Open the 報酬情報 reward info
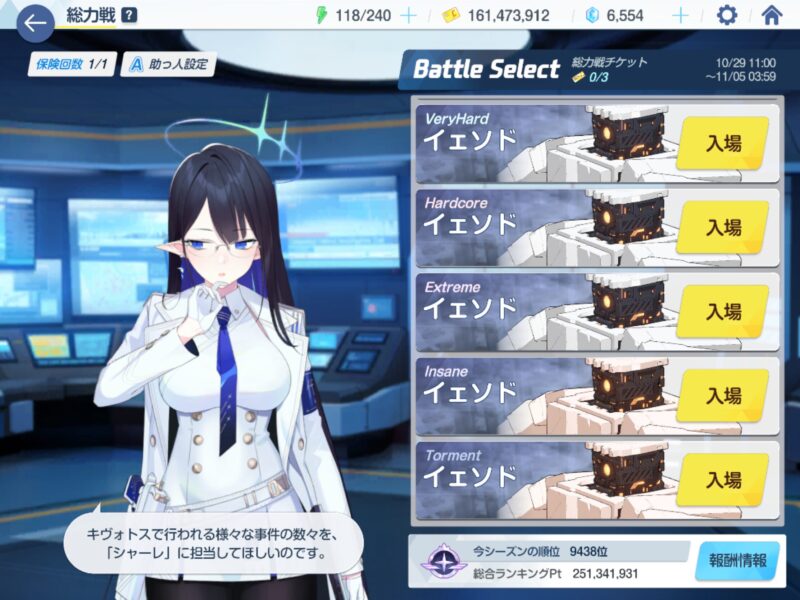This screenshot has width=800, height=600. click(x=737, y=561)
